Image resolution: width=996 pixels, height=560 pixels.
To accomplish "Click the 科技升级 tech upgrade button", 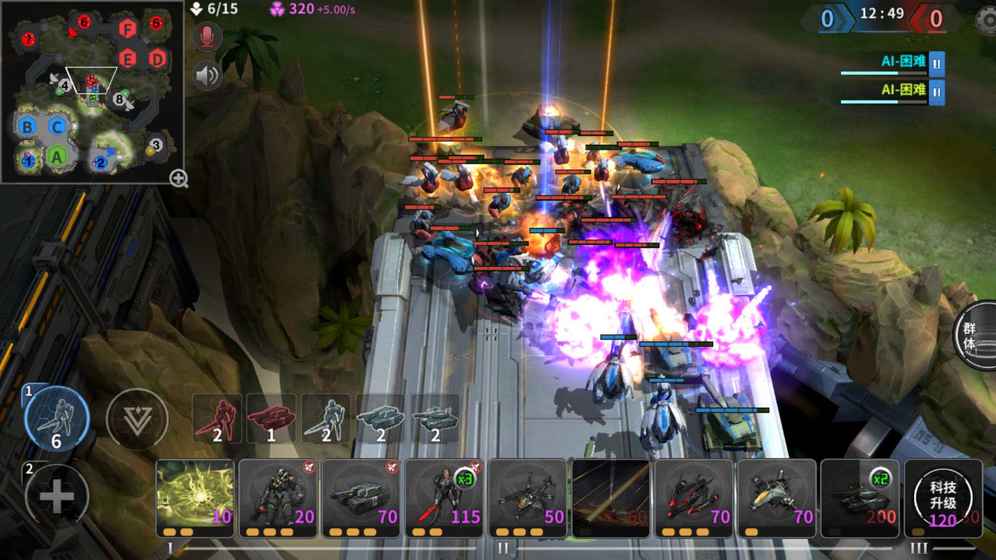I will click(x=942, y=499).
